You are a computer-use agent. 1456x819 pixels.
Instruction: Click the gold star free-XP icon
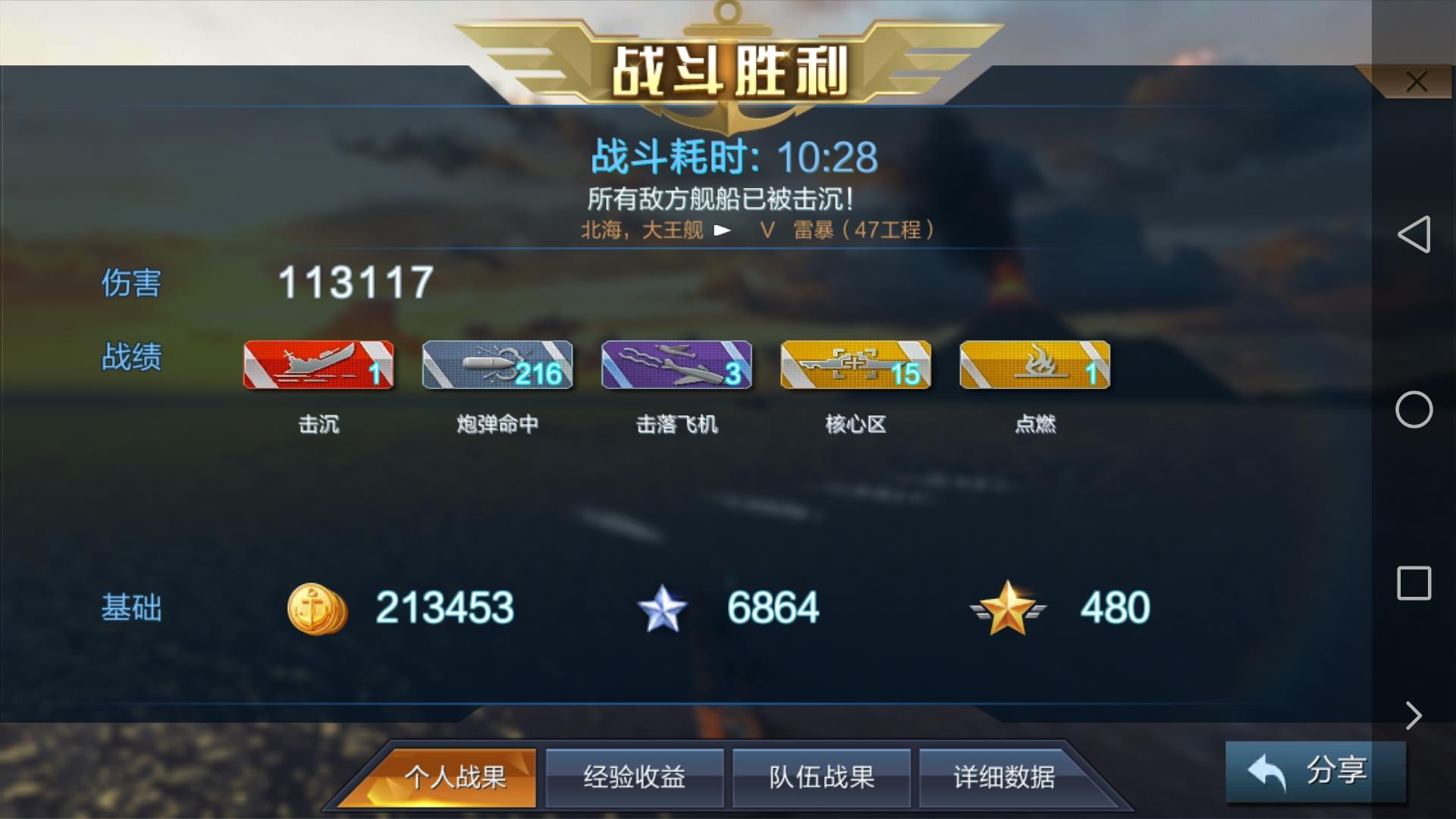click(x=1009, y=607)
